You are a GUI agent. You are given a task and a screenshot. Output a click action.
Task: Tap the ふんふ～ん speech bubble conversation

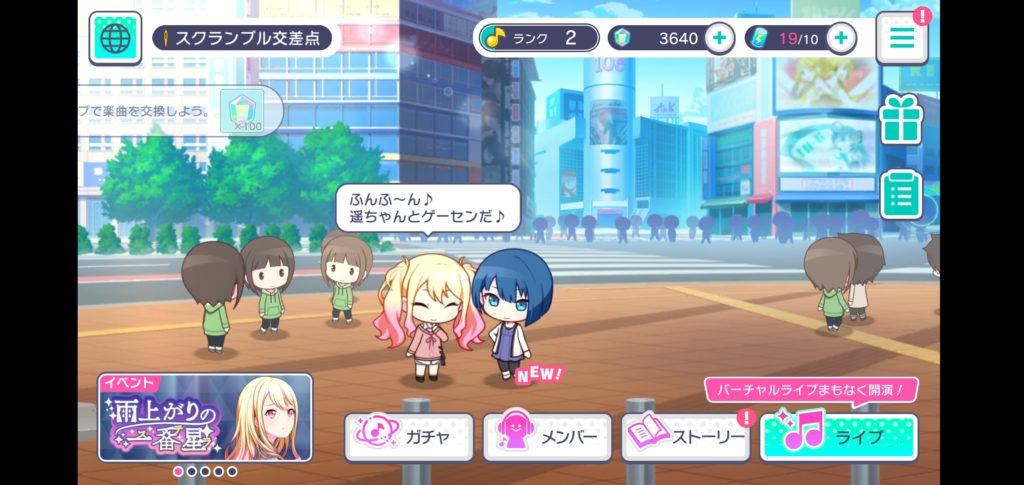coord(427,207)
